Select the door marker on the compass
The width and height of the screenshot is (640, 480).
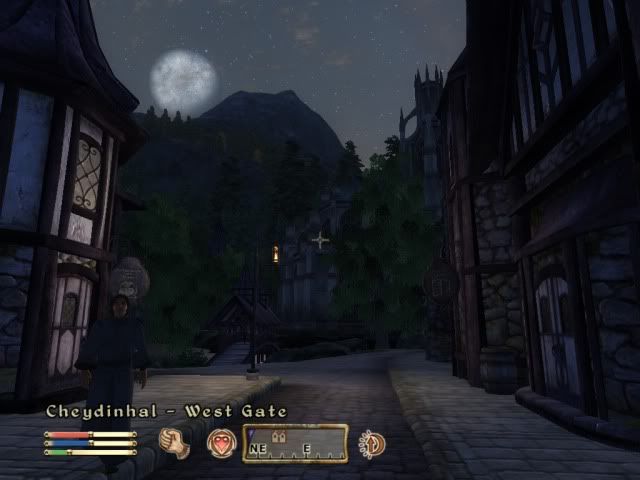pos(280,437)
